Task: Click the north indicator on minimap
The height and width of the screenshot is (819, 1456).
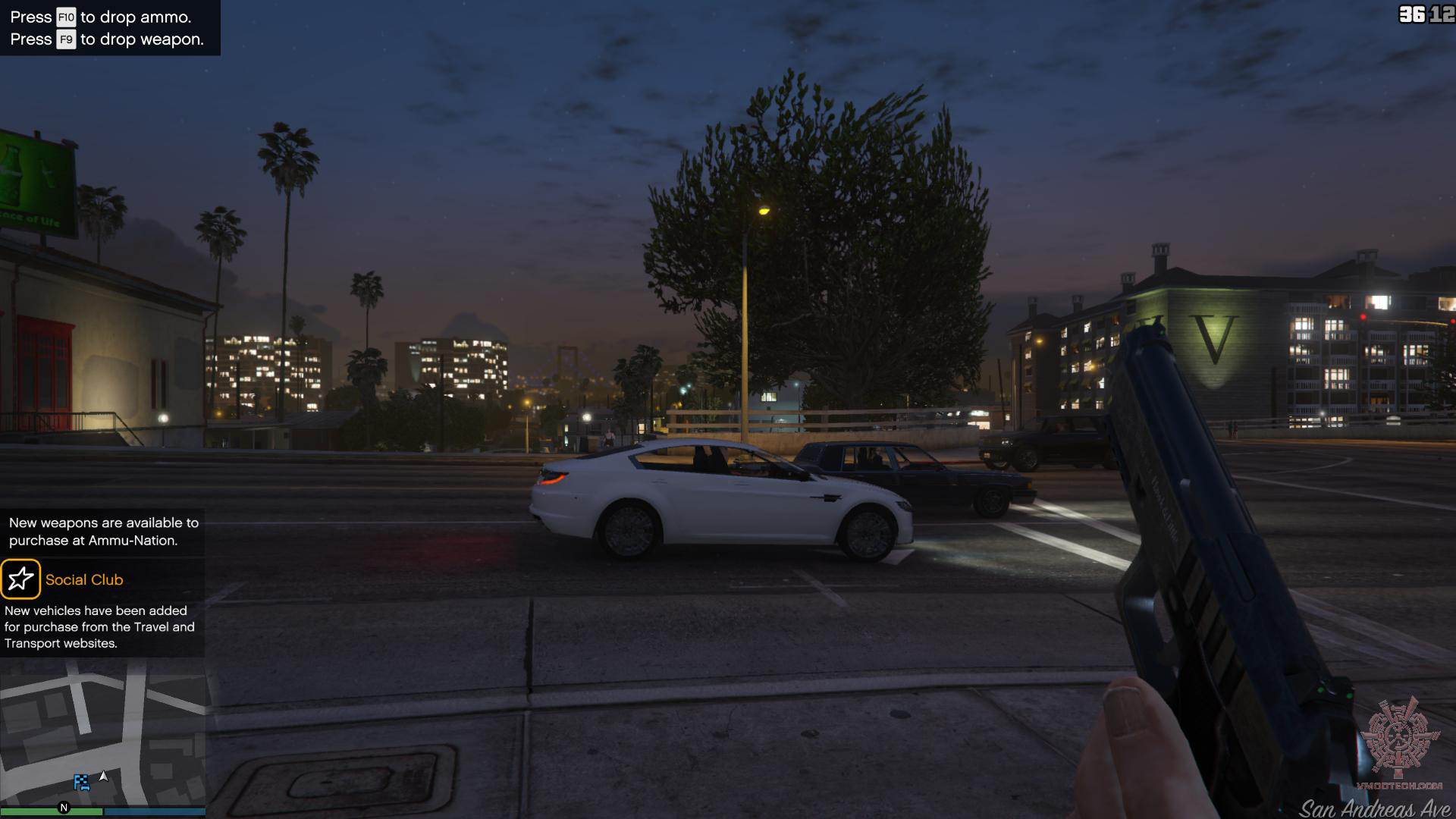Action: tap(64, 808)
